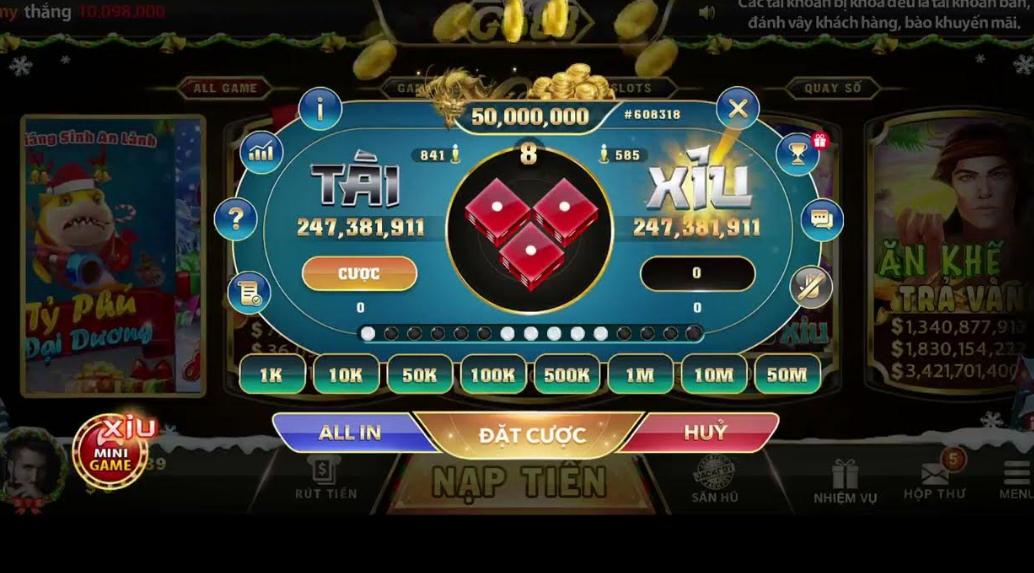Viewport: 1034px width, 573px height.
Task: Select the 50M chip
Action: (787, 375)
